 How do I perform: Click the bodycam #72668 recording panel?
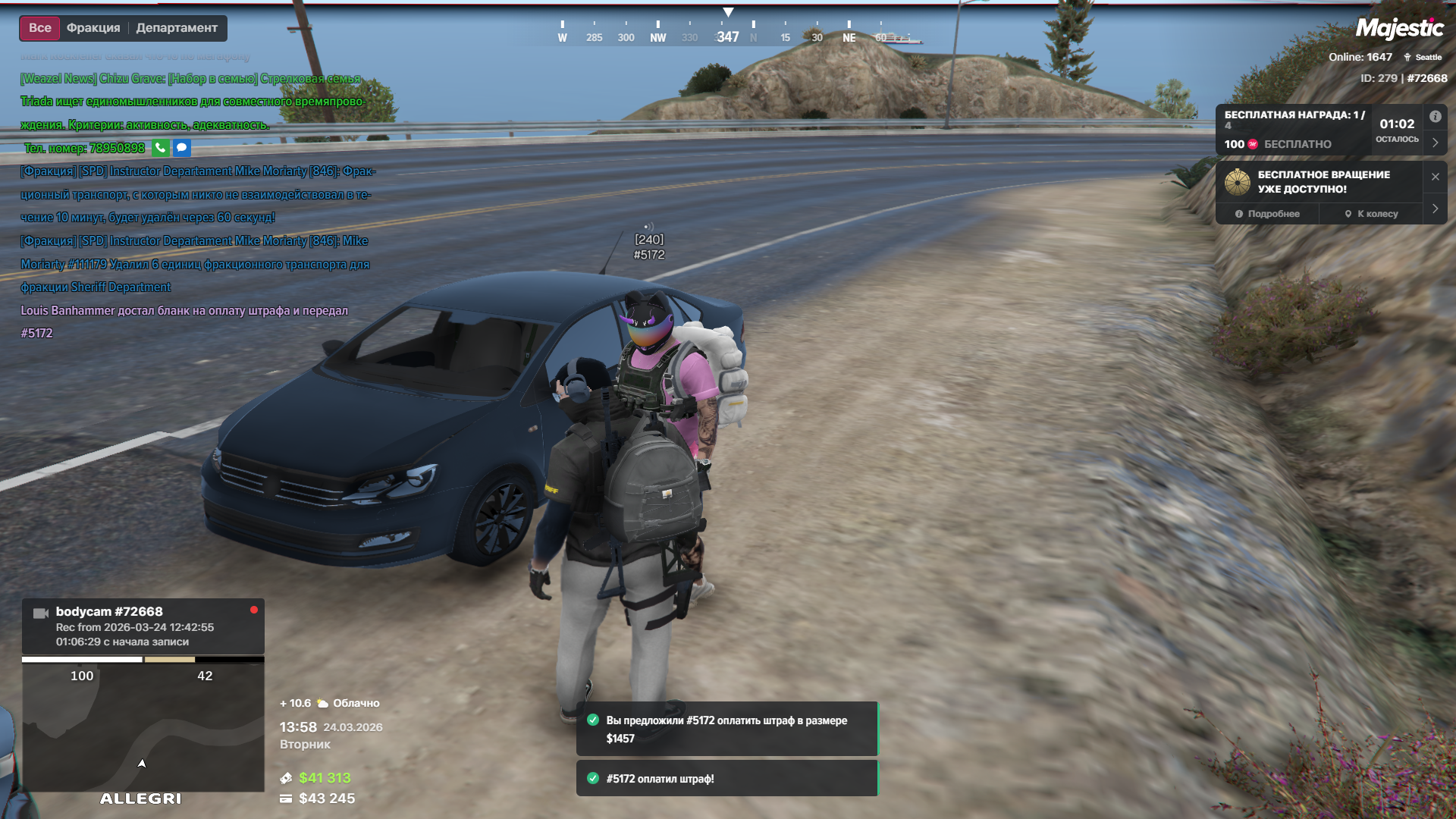point(143,626)
